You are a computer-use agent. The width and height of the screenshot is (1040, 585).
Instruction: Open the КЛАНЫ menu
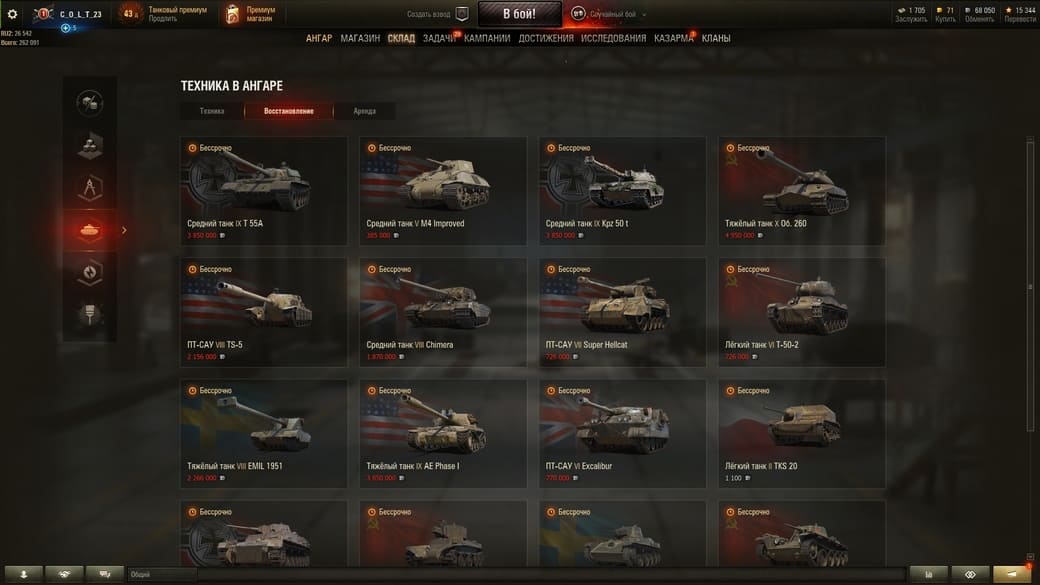[x=716, y=38]
